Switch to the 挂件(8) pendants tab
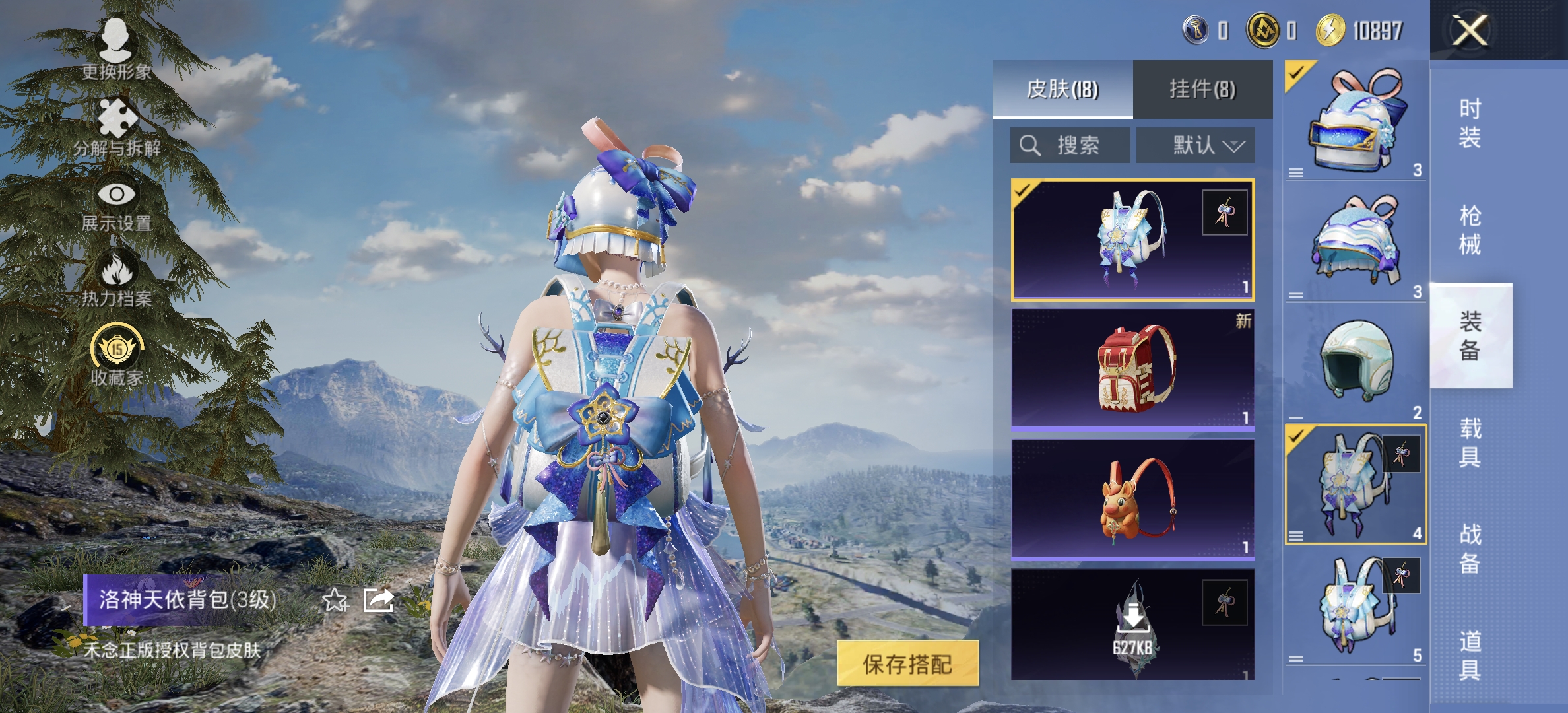This screenshot has height=713, width=1568. [1203, 90]
